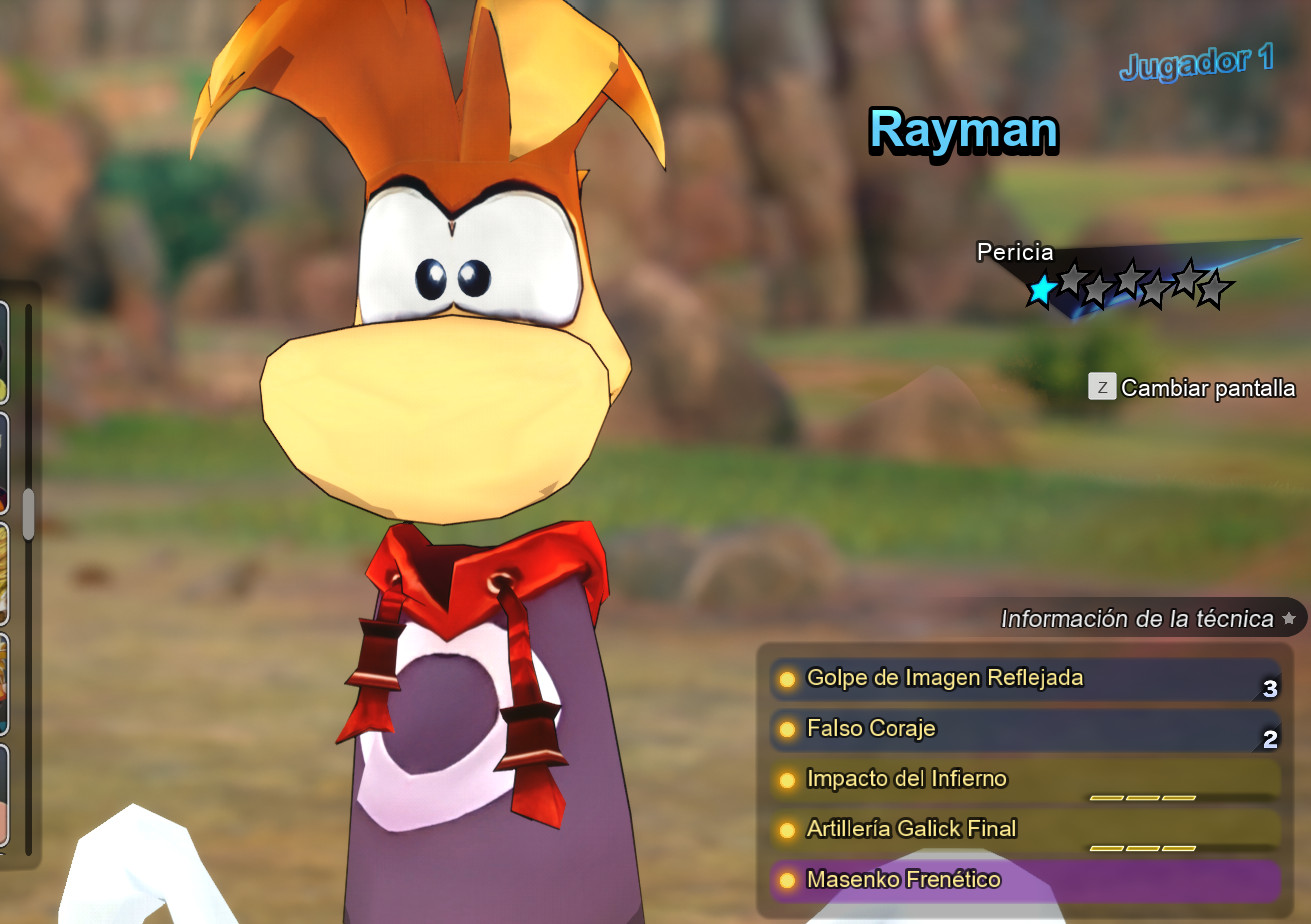Screen dimensions: 1311x924
Task: Select the Impacto del Infierno skill icon
Action: tap(789, 779)
